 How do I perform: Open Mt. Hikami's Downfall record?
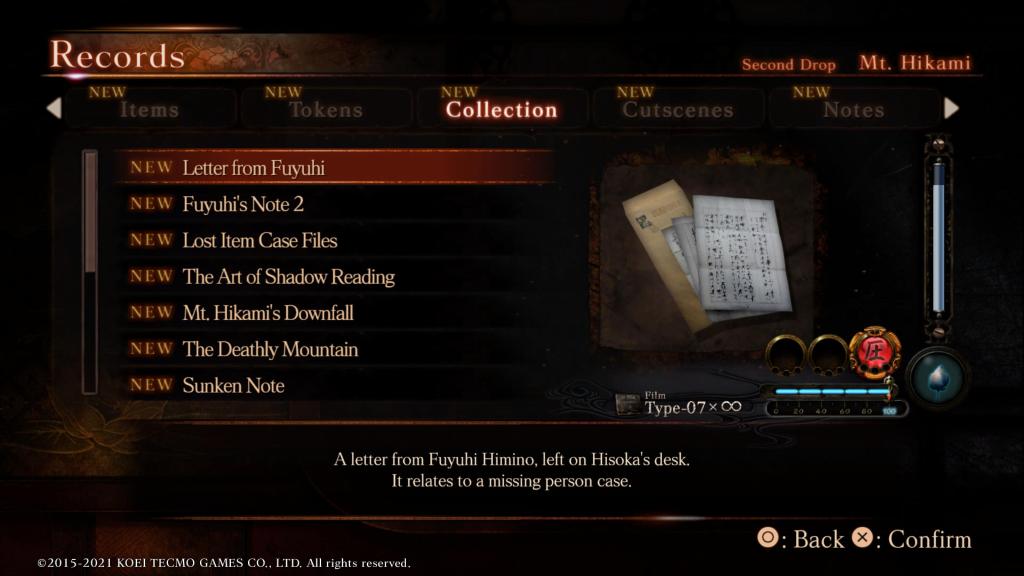(268, 313)
